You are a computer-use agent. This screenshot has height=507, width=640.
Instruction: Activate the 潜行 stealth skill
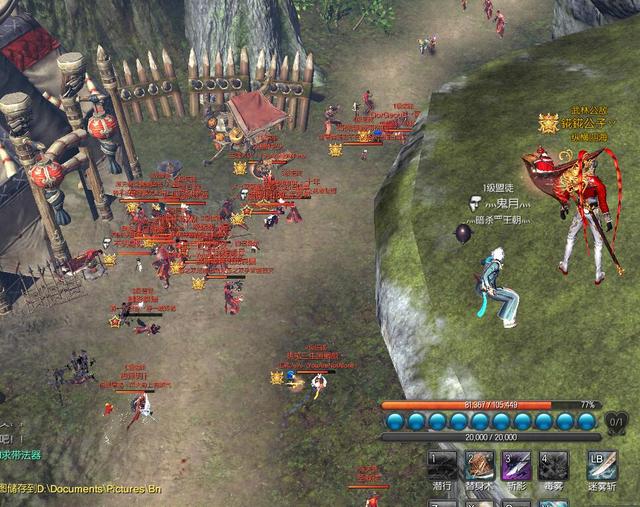pyautogui.click(x=443, y=465)
